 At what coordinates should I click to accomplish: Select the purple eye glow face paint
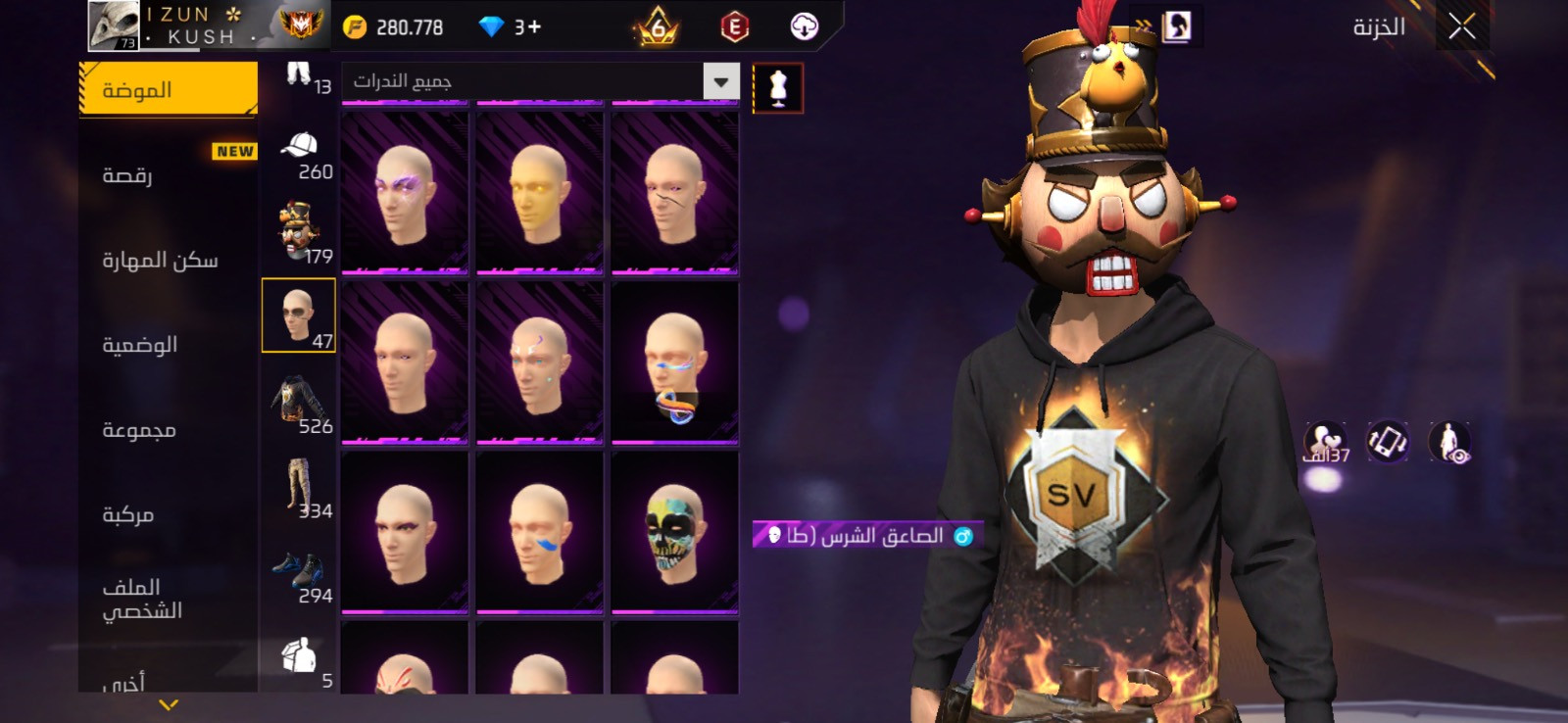point(405,192)
